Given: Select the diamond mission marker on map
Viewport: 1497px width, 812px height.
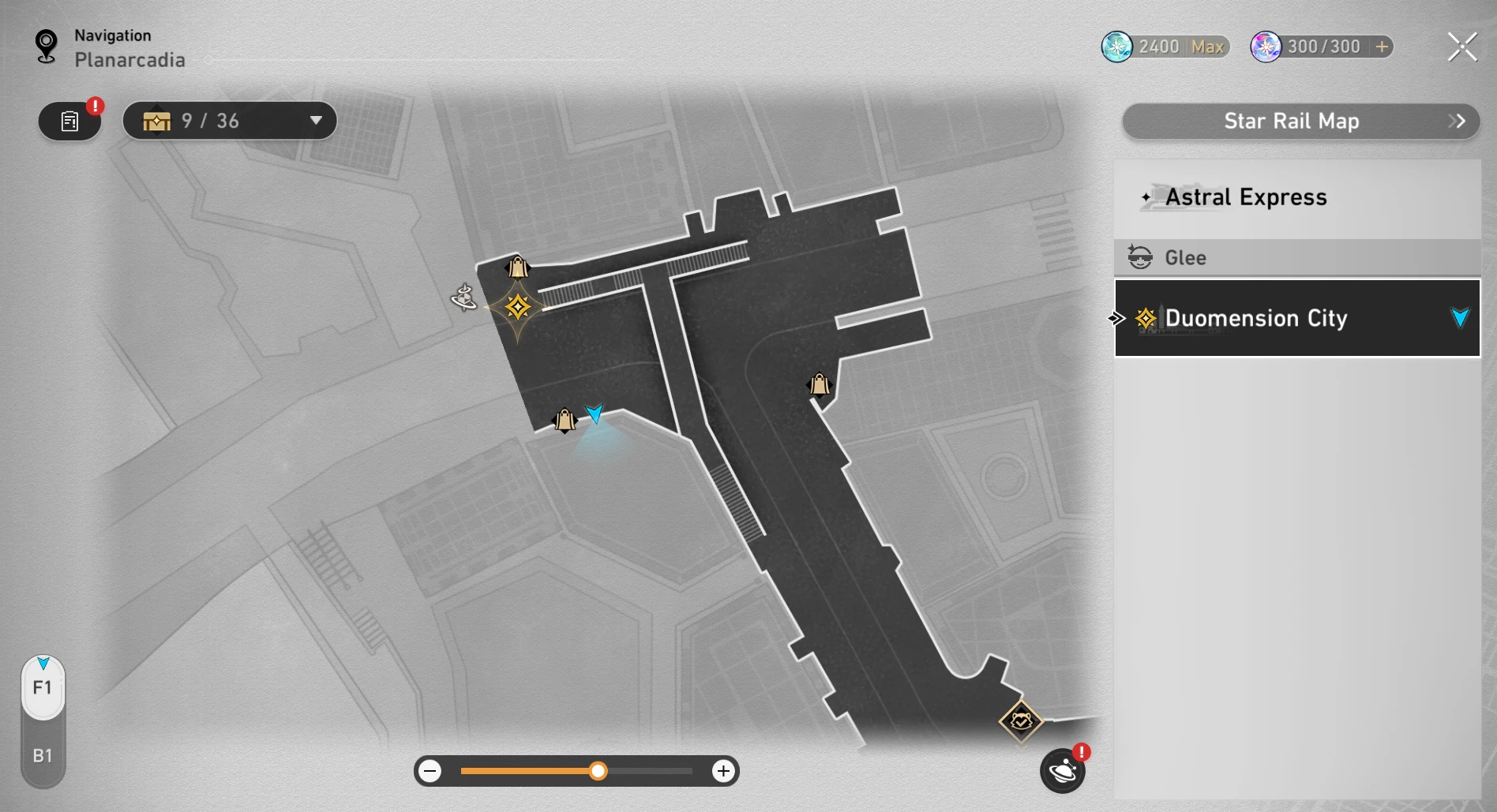Looking at the screenshot, I should click(1021, 720).
